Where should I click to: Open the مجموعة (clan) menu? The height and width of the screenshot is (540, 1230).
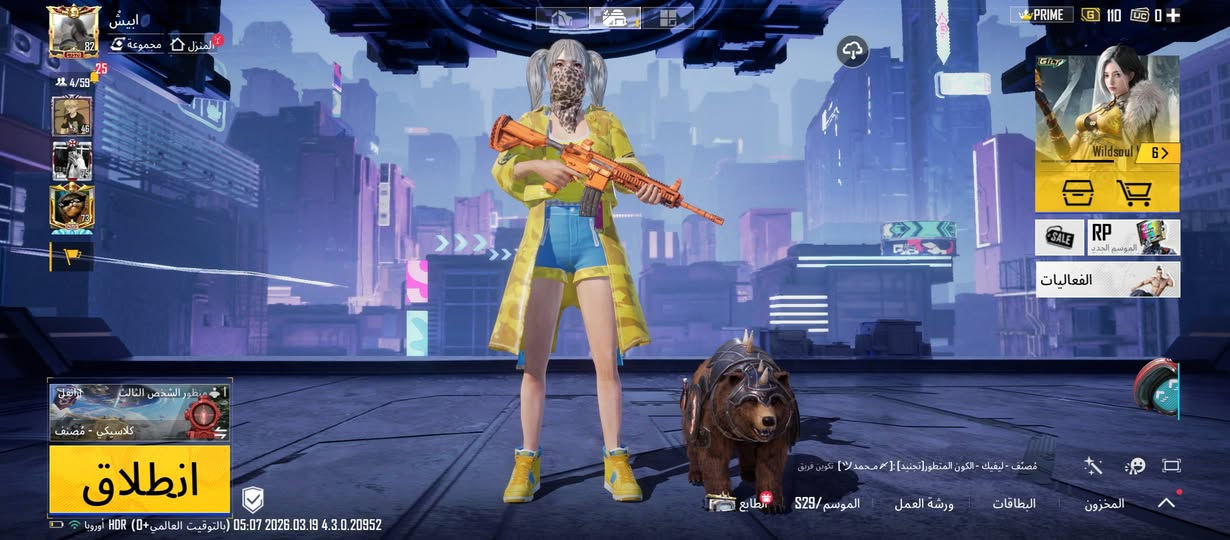(137, 45)
